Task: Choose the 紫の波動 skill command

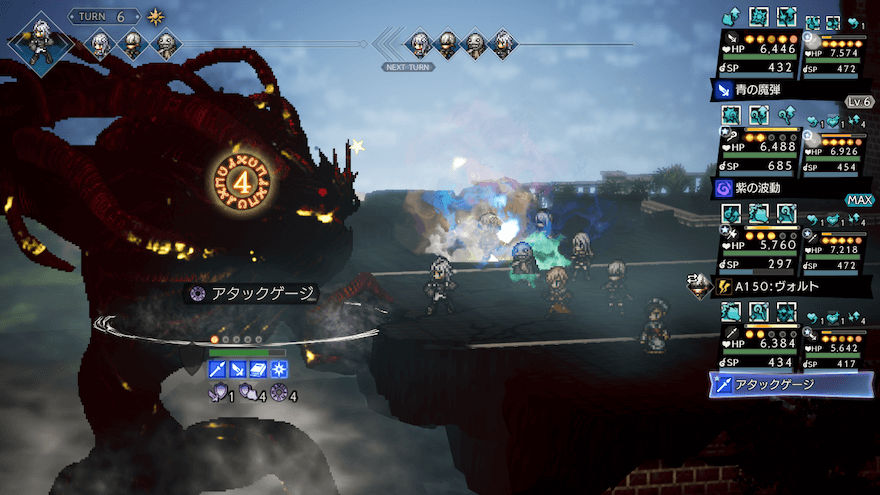Action: 759,187
